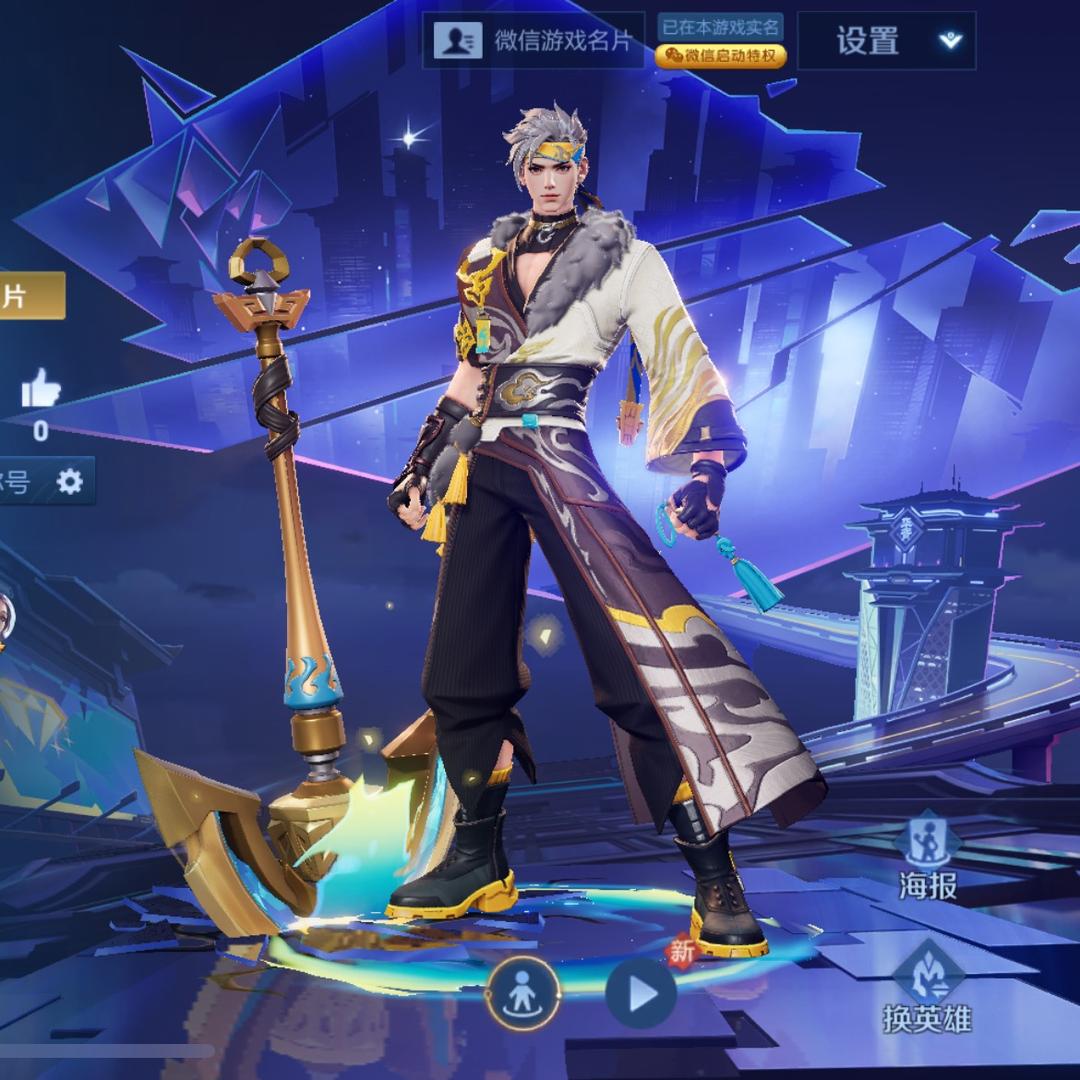The width and height of the screenshot is (1080, 1080).
Task: Give a thumbs-up like
Action: pos(41,389)
